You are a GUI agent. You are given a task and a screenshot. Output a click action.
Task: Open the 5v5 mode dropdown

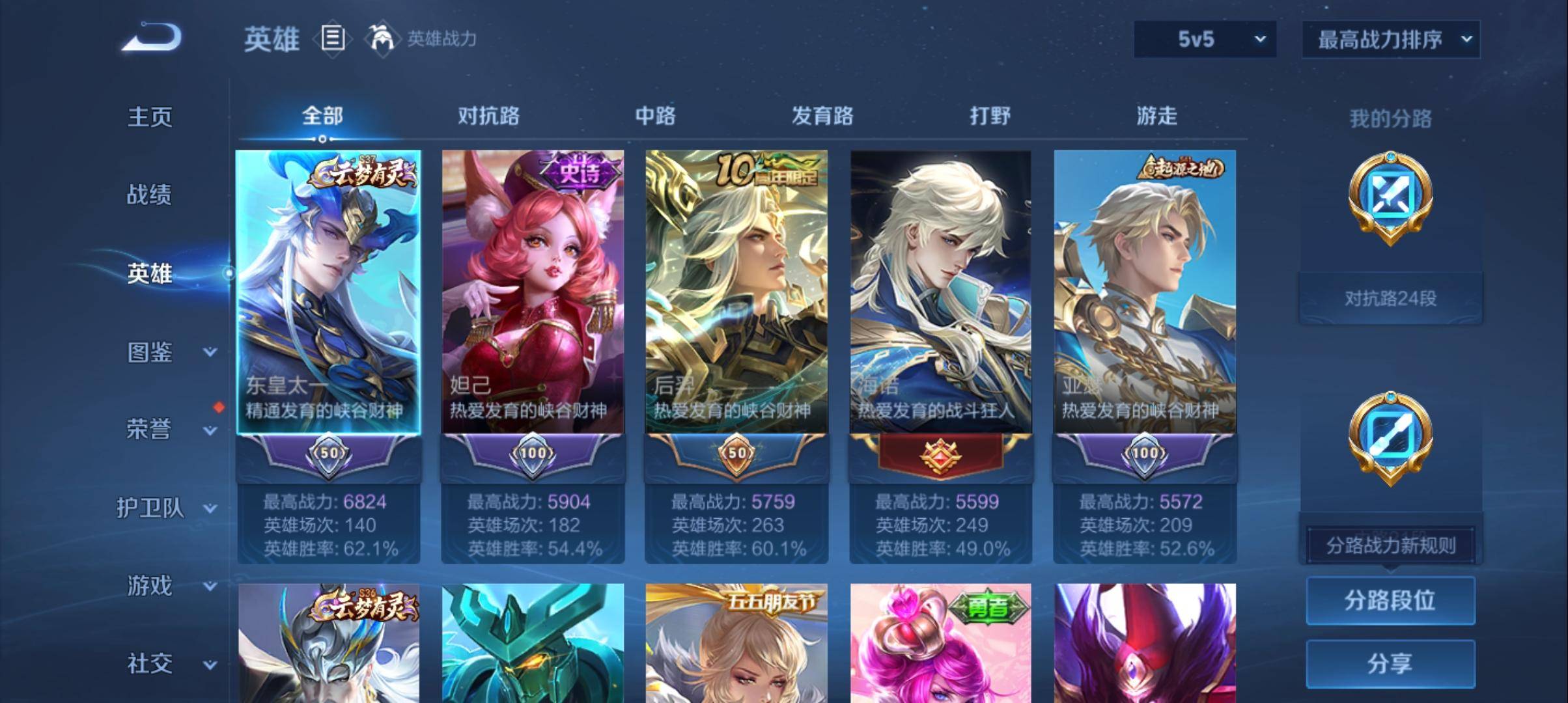tap(1205, 39)
